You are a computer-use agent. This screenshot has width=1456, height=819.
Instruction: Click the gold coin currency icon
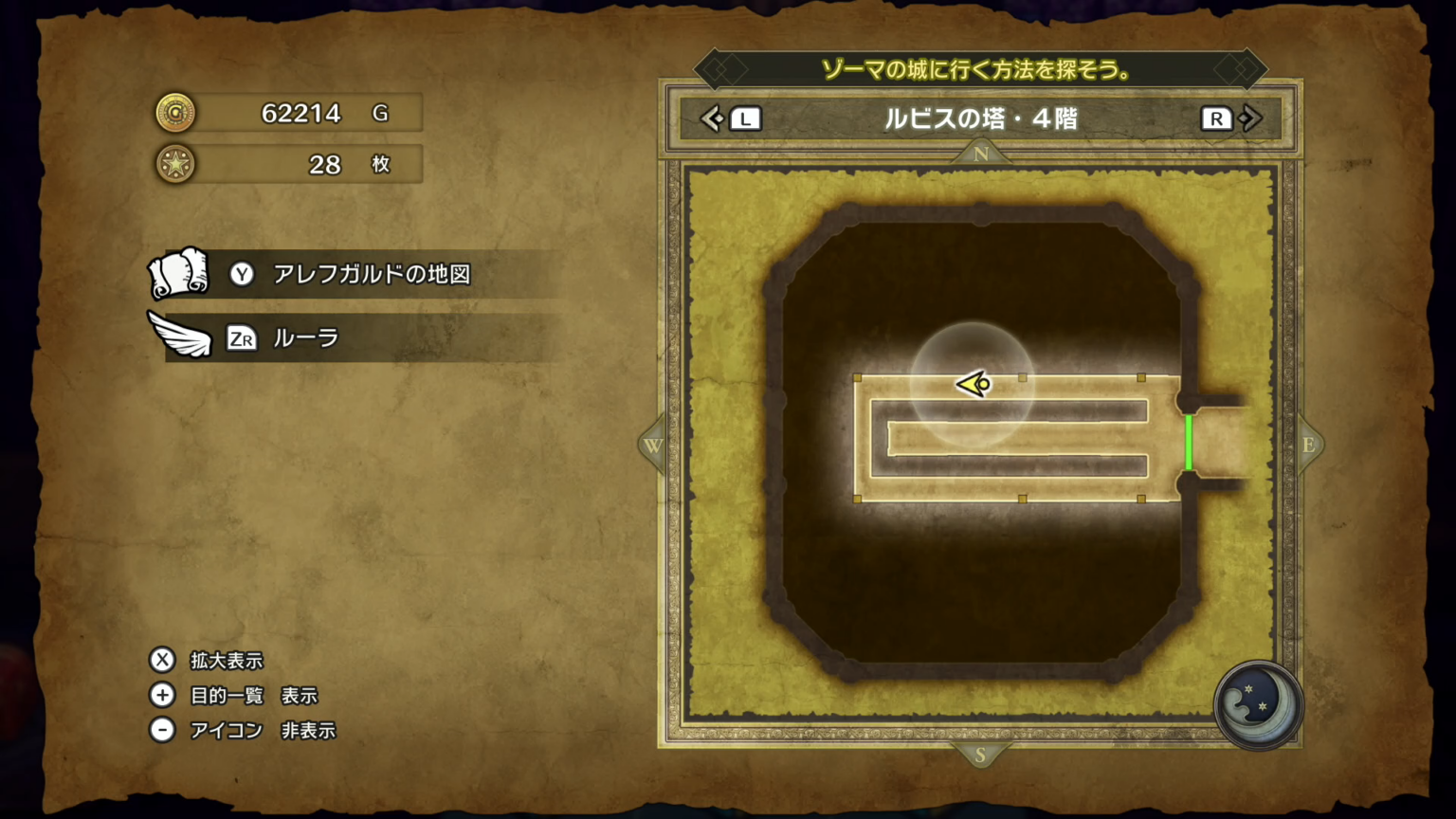click(176, 113)
